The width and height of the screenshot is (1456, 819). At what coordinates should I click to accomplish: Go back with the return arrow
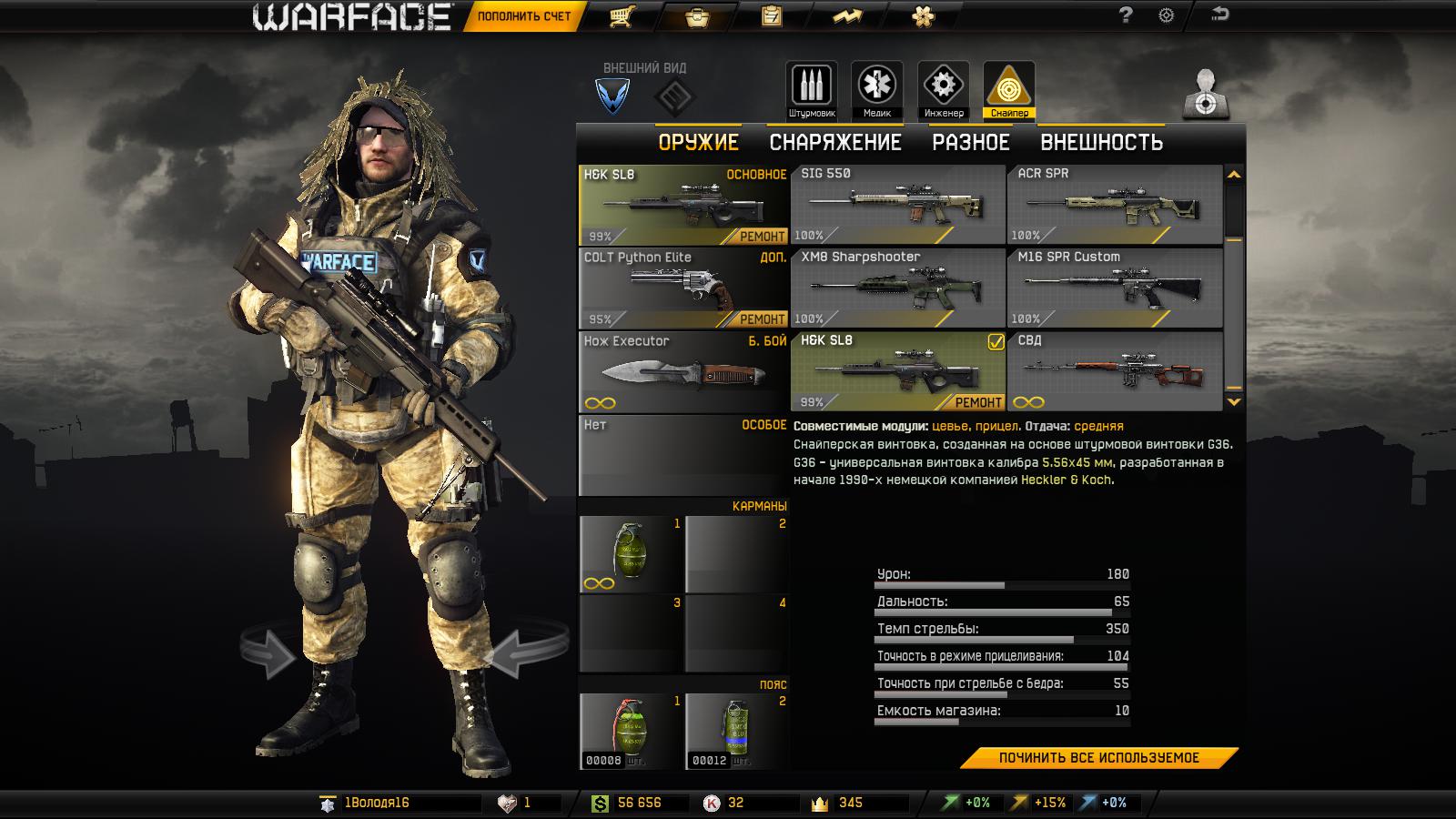pos(1219,15)
